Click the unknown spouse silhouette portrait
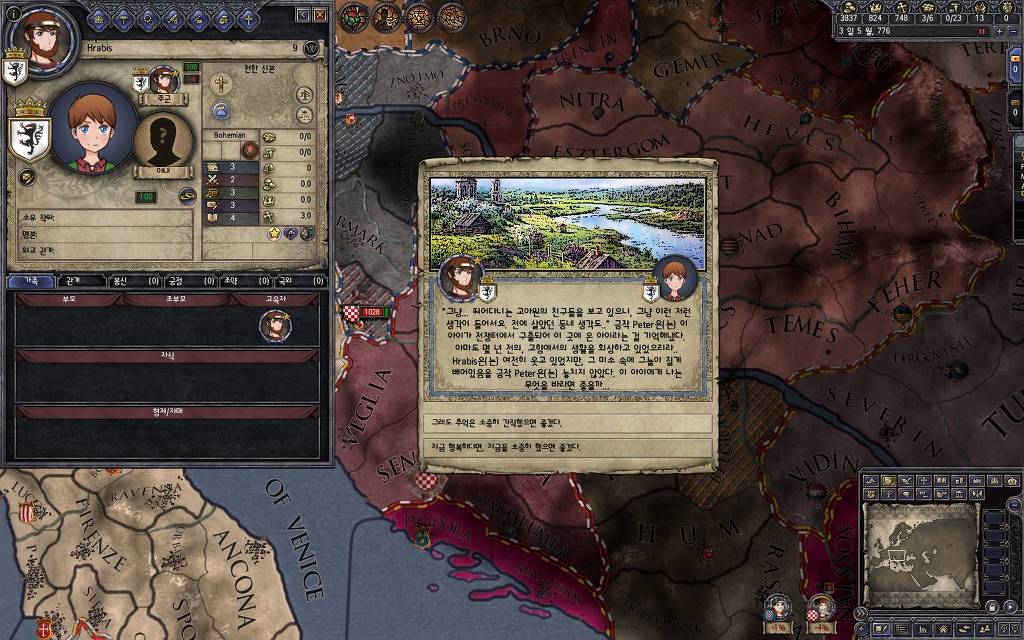The width and height of the screenshot is (1024, 640). 164,140
